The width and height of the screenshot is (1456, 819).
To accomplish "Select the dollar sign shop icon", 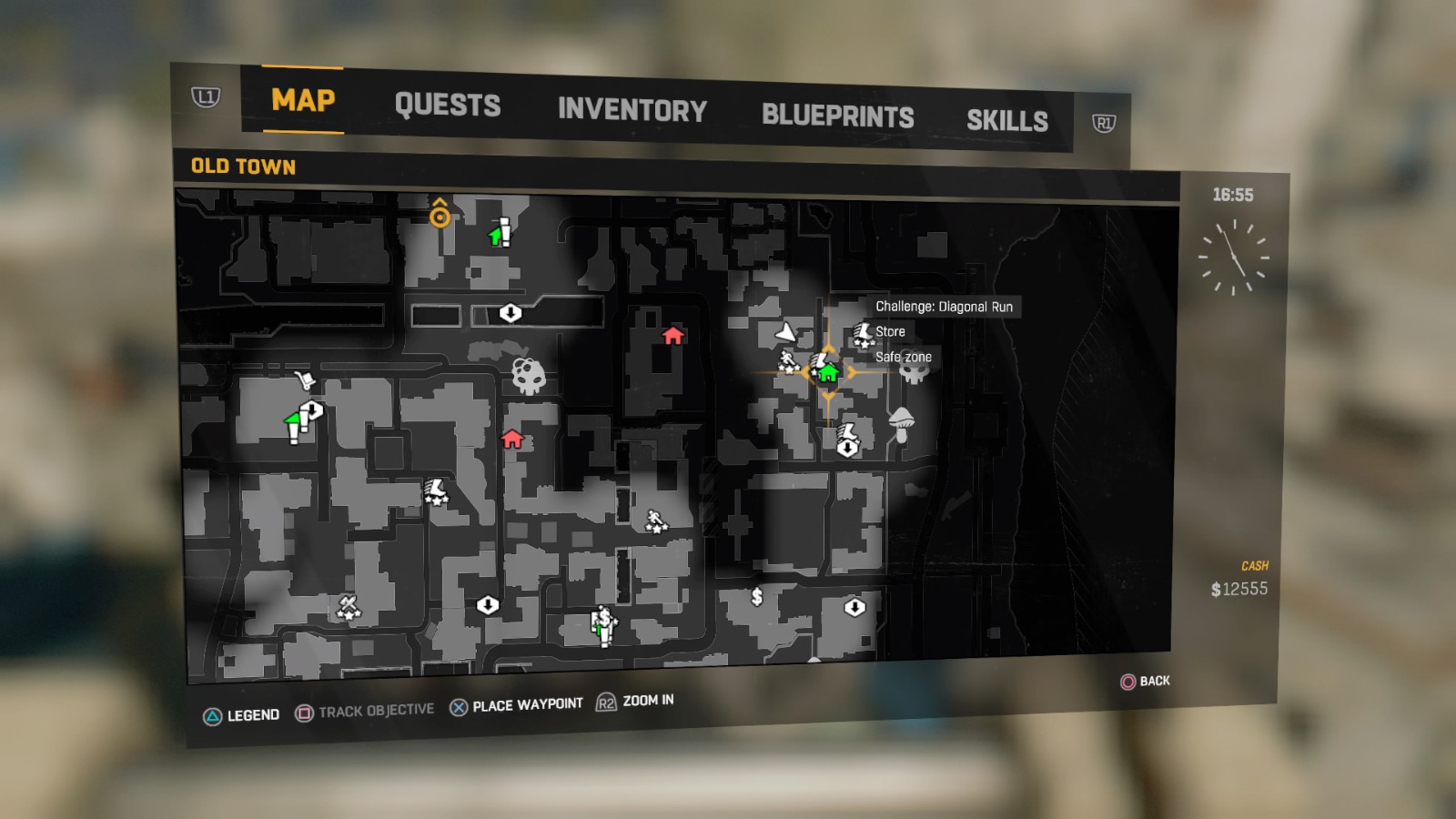I will pos(755,598).
